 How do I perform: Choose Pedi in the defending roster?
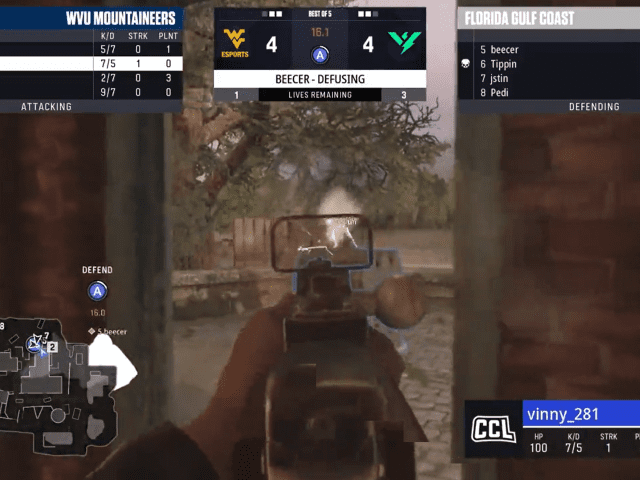click(x=499, y=93)
